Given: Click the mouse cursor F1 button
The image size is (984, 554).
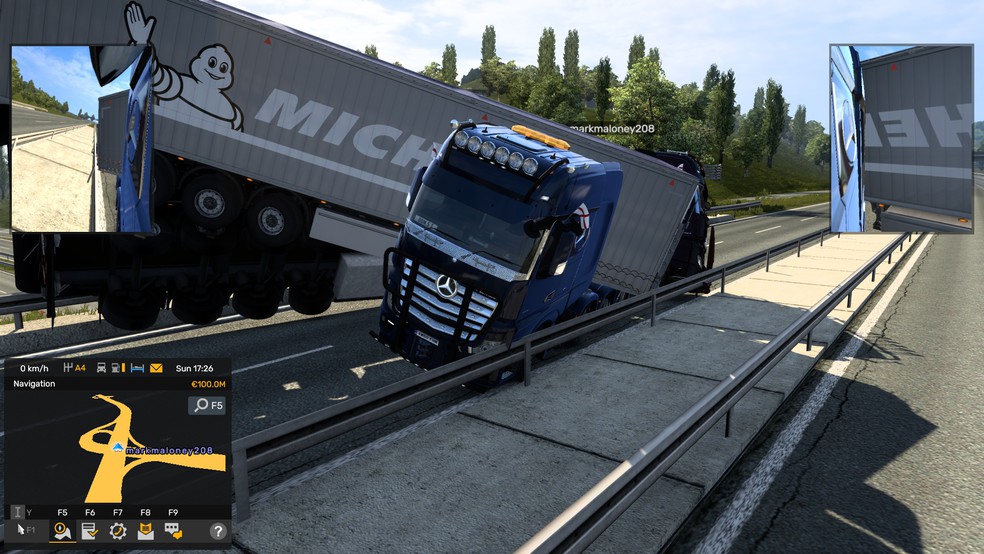Looking at the screenshot, I should pyautogui.click(x=24, y=530).
